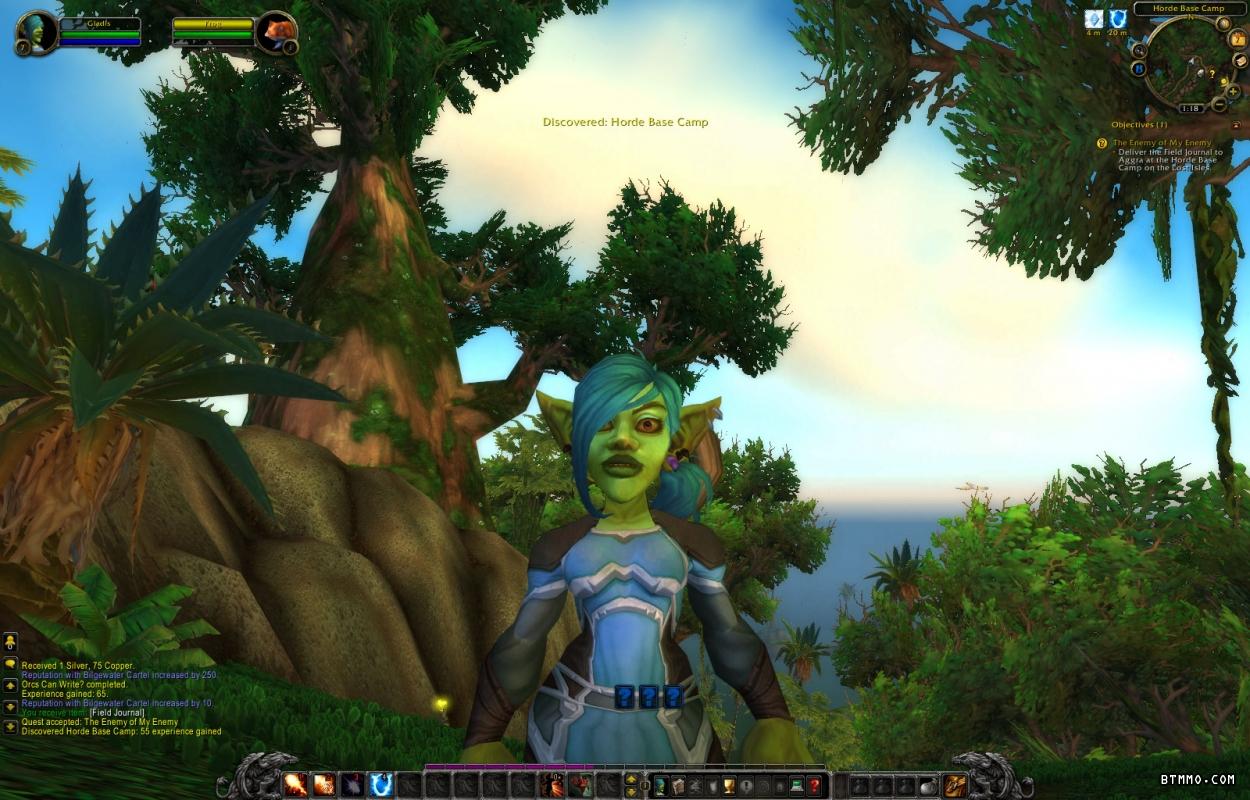1250x800 pixels.
Task: Open the chat speech bubble button
Action: (x=10, y=663)
